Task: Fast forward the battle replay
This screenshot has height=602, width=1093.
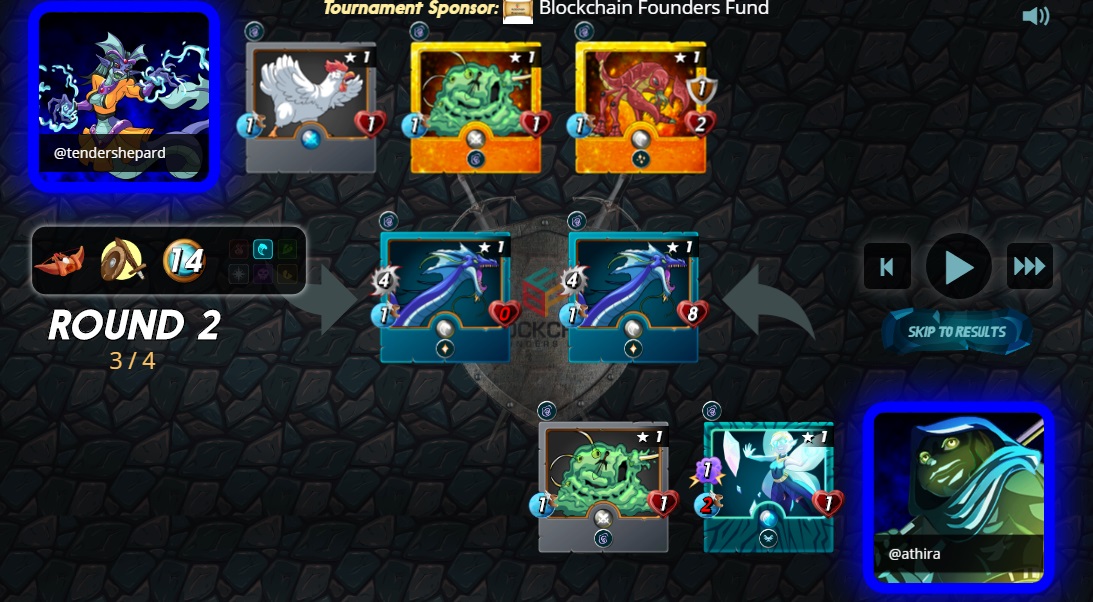Action: [x=1029, y=267]
